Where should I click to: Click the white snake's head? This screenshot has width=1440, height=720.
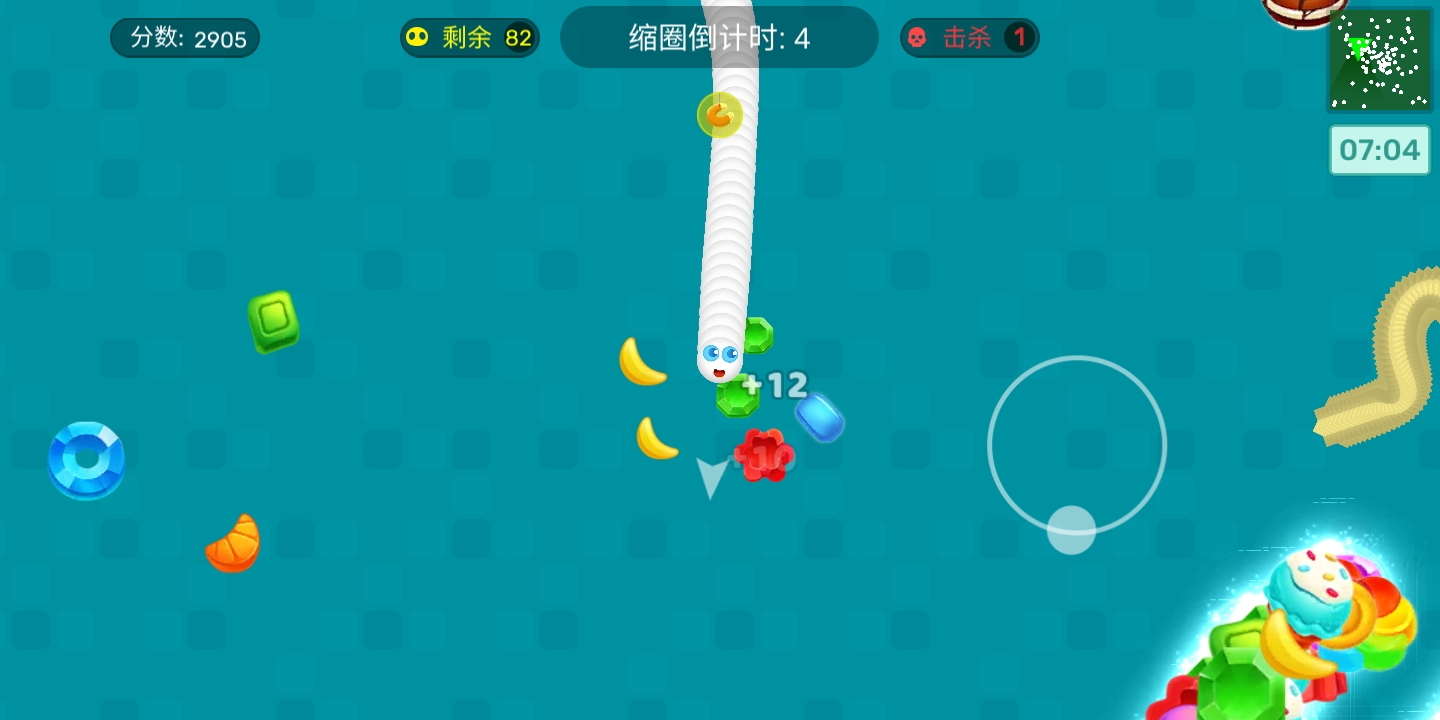tap(723, 355)
